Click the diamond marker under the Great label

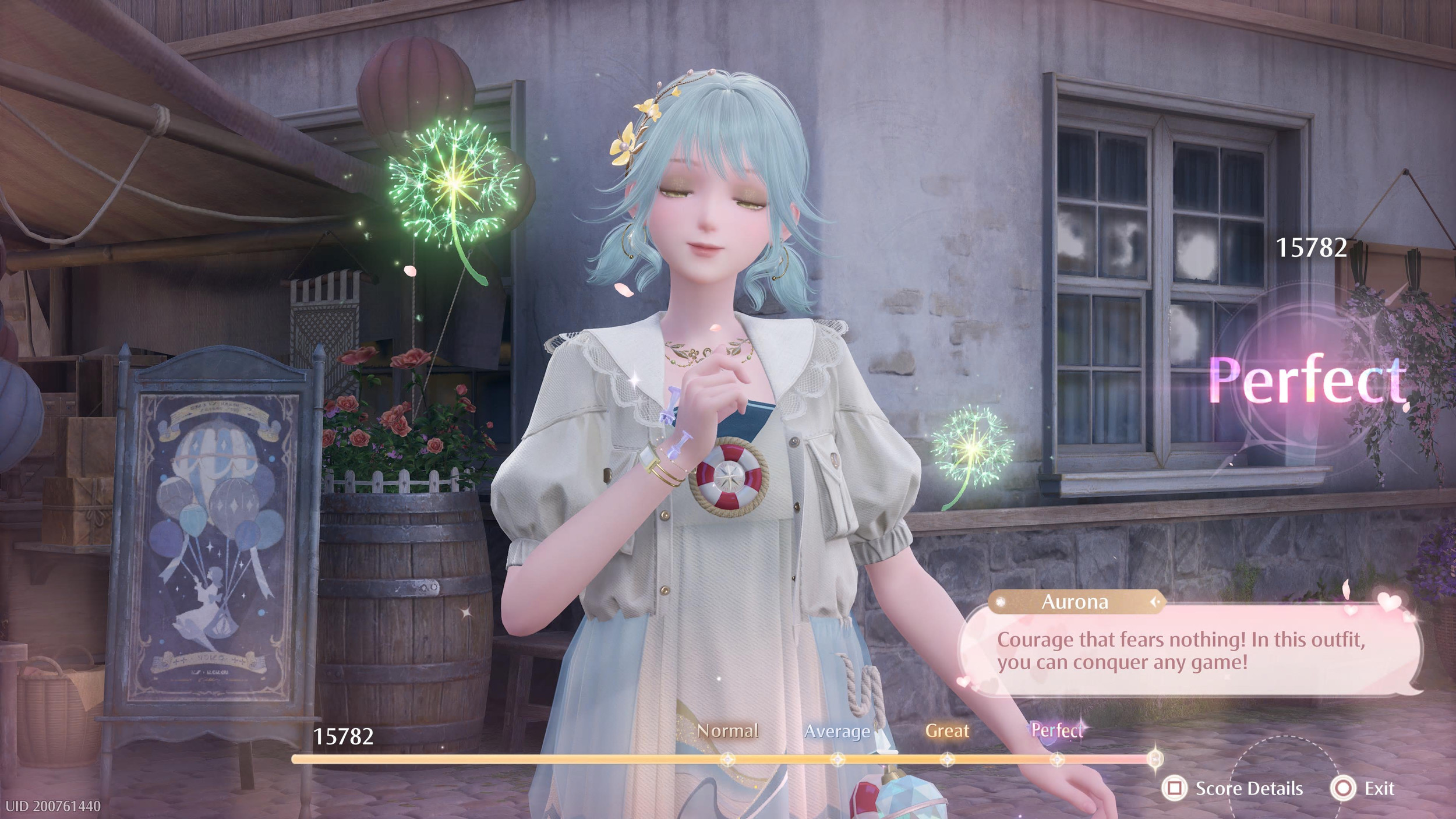(946, 759)
